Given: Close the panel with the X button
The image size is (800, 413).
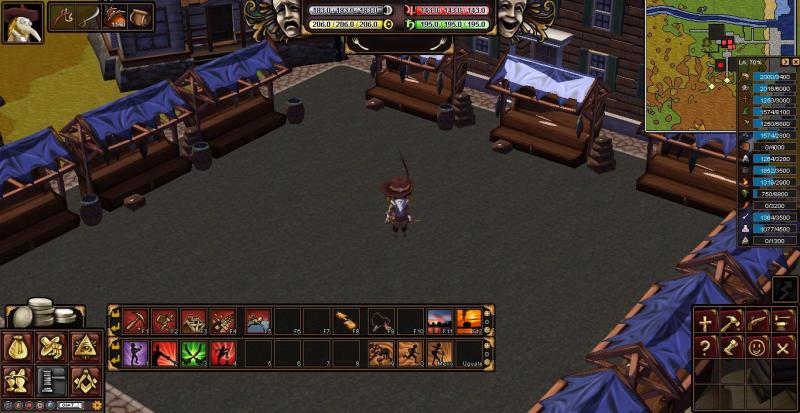Looking at the screenshot, I should (784, 347).
